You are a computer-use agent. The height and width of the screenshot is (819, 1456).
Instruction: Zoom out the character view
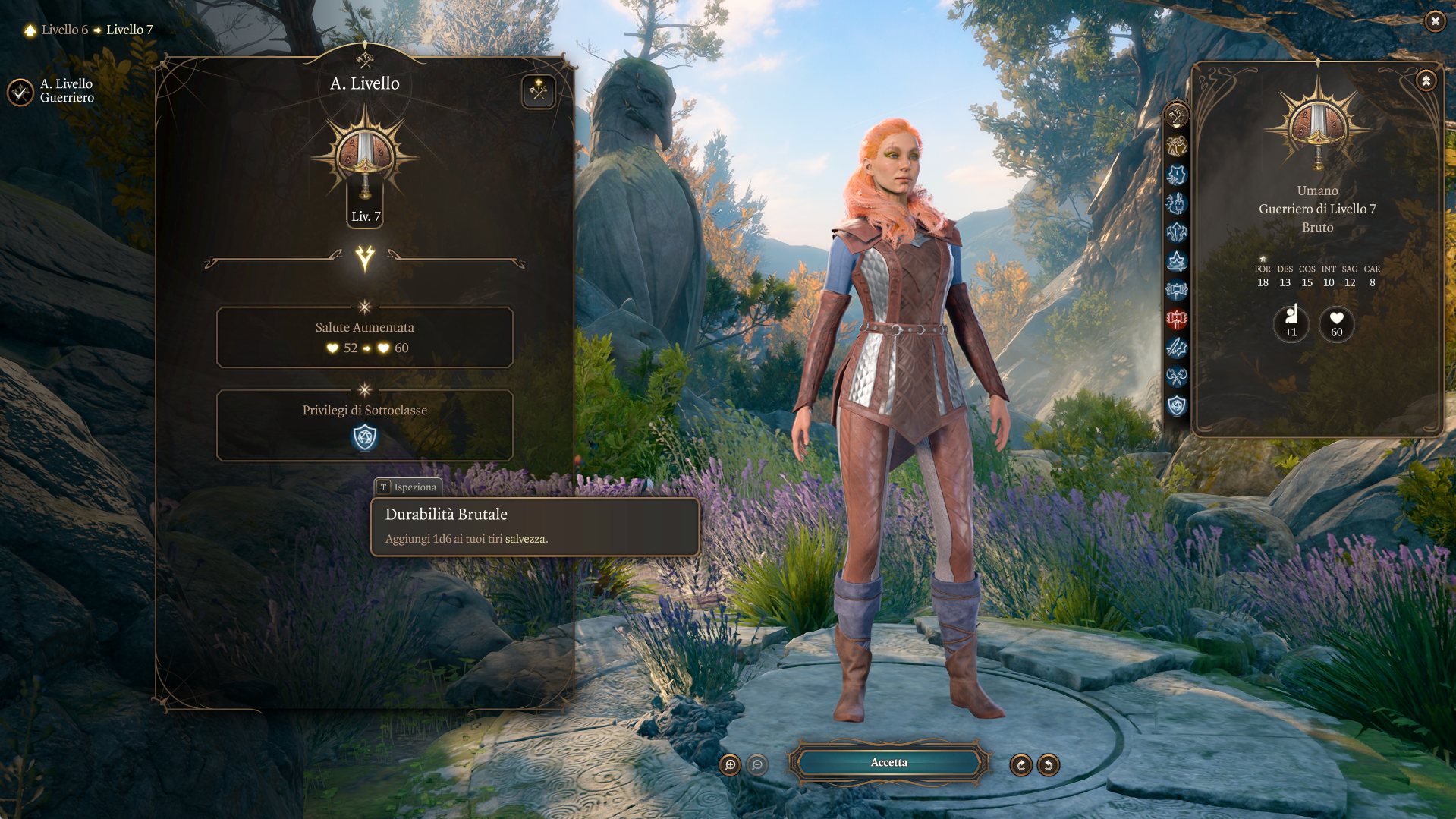point(757,765)
